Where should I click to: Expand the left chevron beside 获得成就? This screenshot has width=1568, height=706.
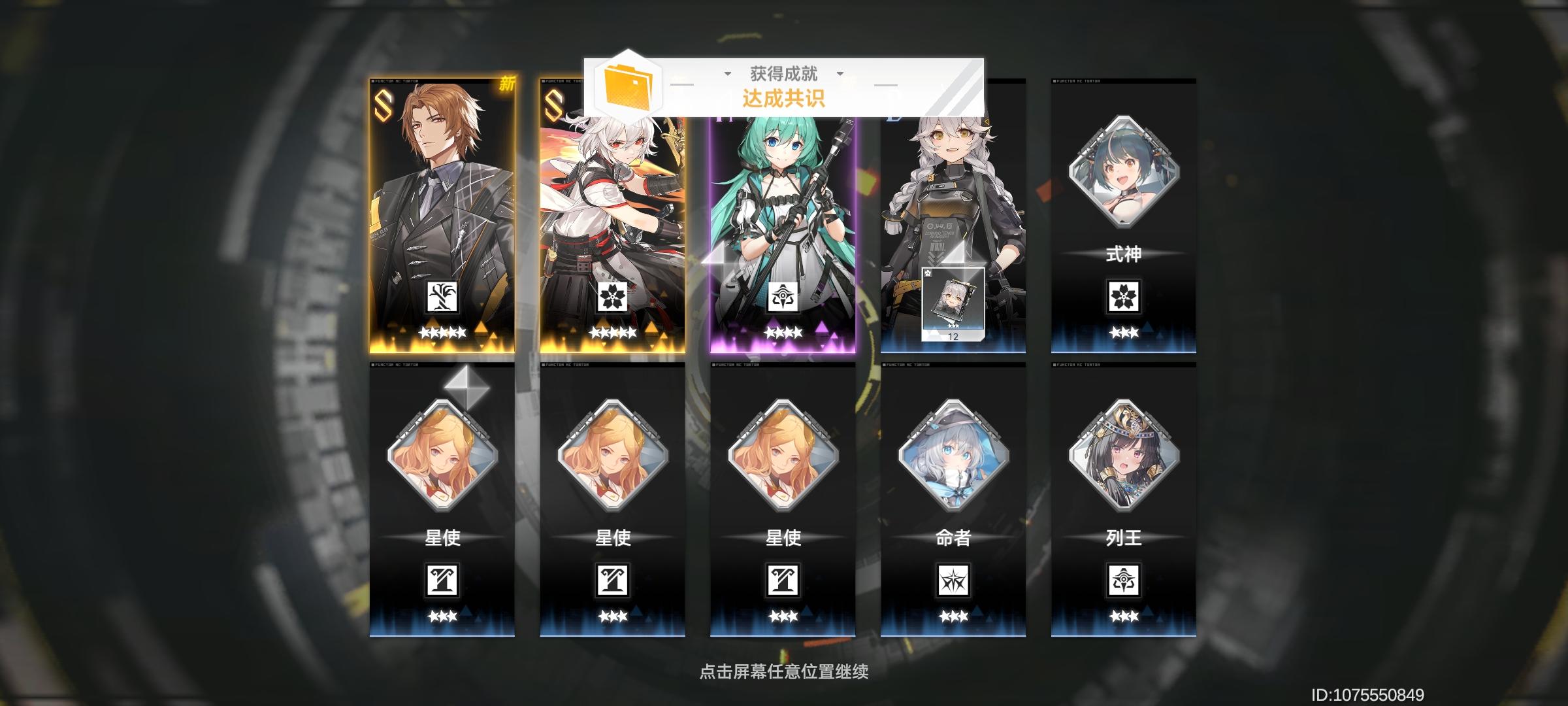[x=726, y=75]
